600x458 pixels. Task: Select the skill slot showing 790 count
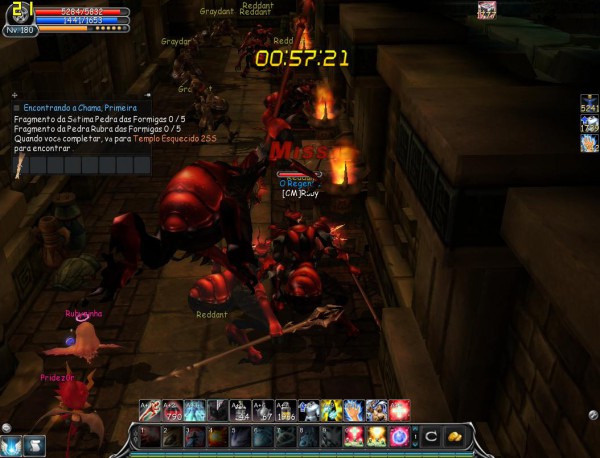point(172,409)
